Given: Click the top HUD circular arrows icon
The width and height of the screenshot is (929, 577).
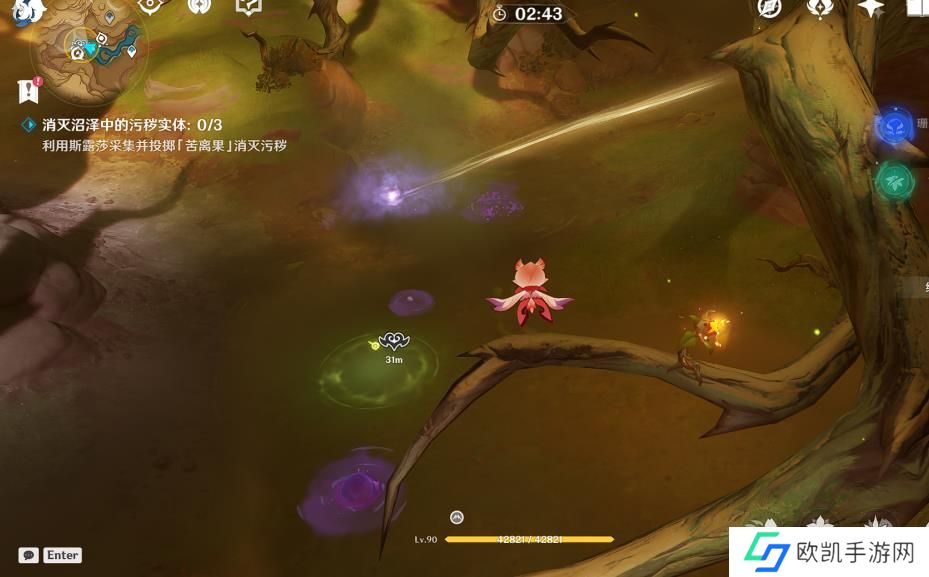Looking at the screenshot, I should (199, 7).
